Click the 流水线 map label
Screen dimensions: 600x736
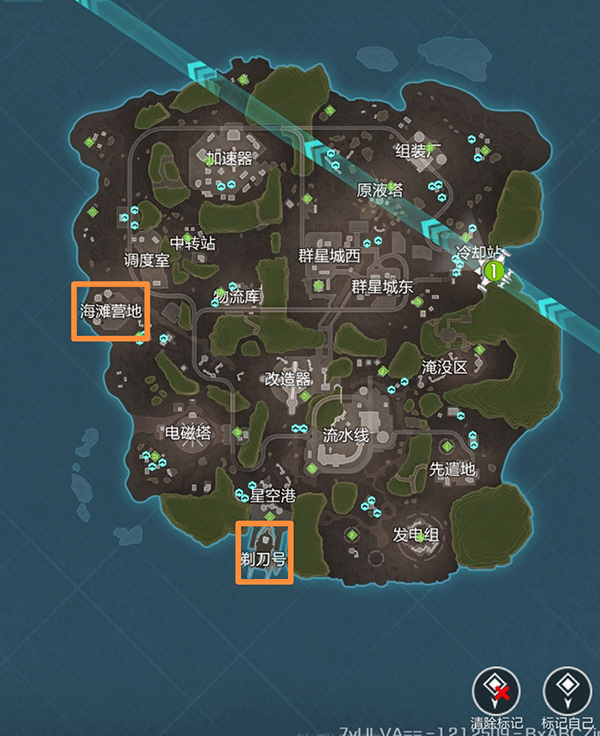click(x=346, y=435)
